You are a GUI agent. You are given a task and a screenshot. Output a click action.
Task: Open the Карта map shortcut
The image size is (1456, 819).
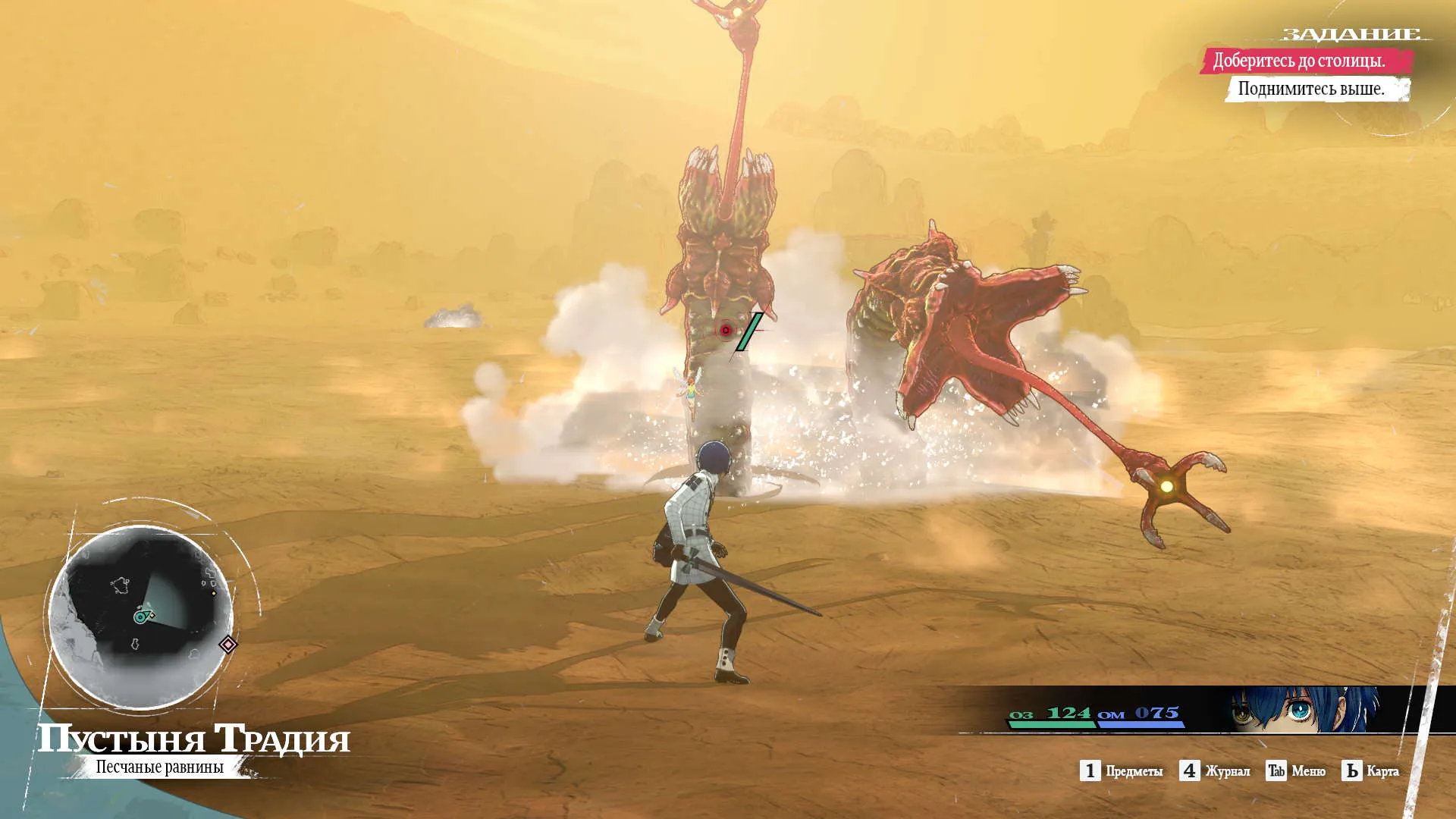pos(1370,771)
